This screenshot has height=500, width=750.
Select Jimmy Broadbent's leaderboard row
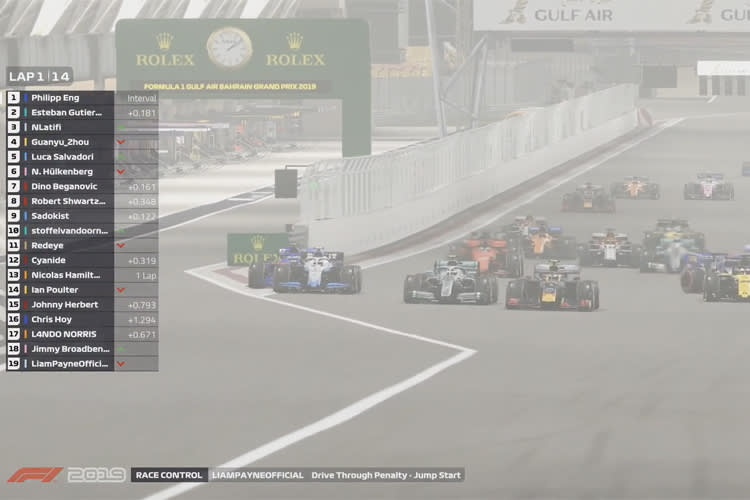[x=80, y=349]
